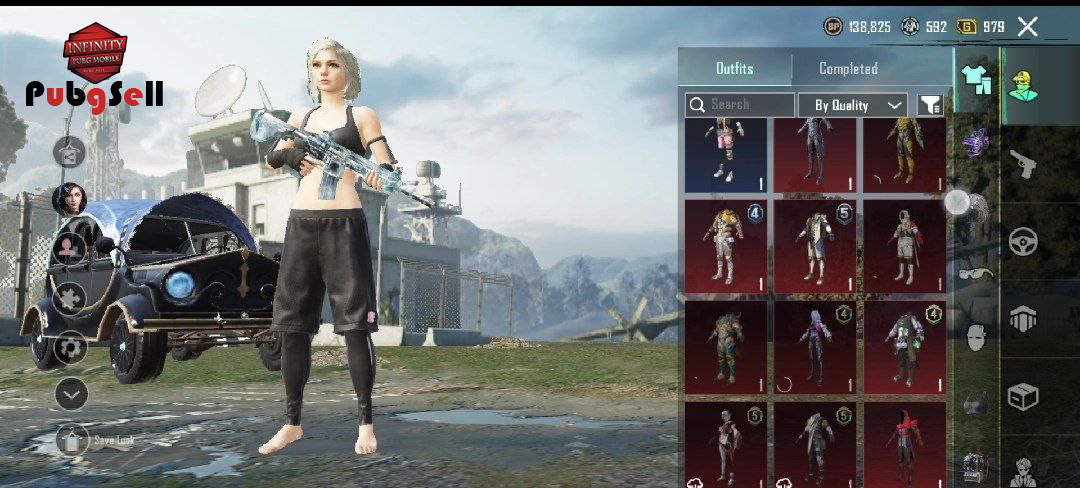
Task: Select the clothing shirt category icon
Action: click(975, 80)
